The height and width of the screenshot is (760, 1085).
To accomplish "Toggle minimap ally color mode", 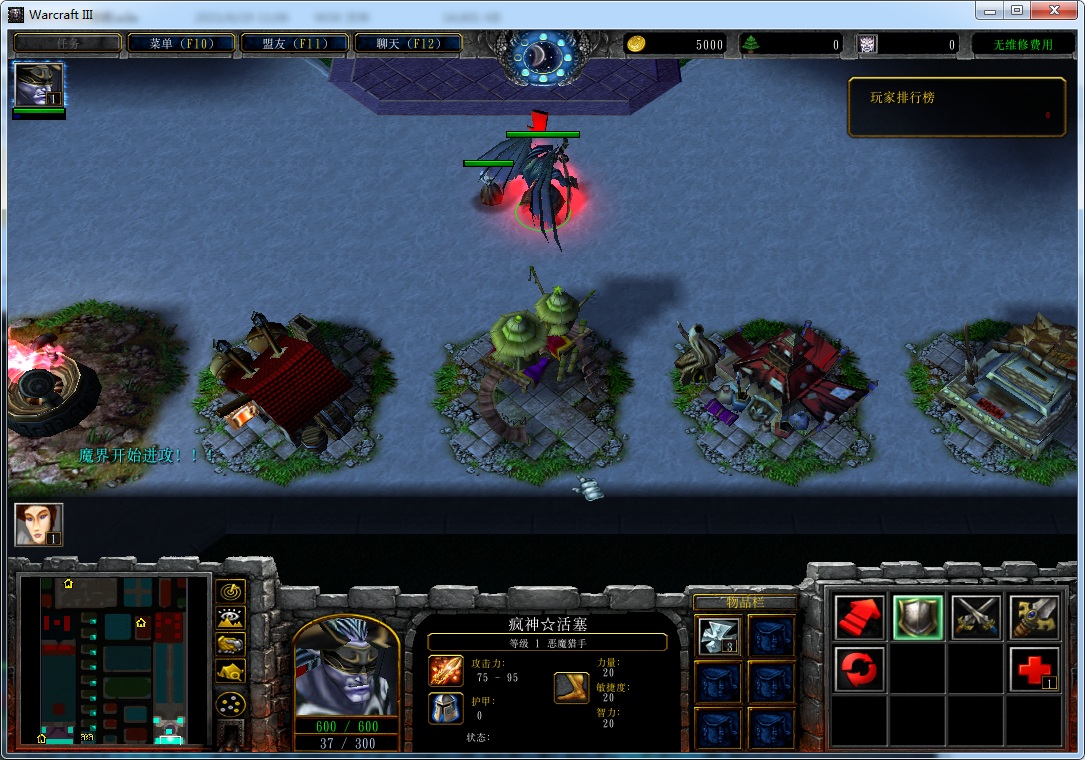I will tap(231, 645).
